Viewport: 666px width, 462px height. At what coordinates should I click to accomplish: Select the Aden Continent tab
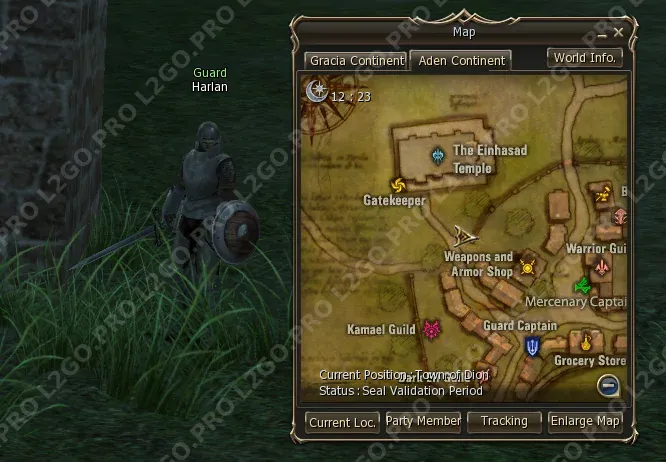tap(461, 61)
